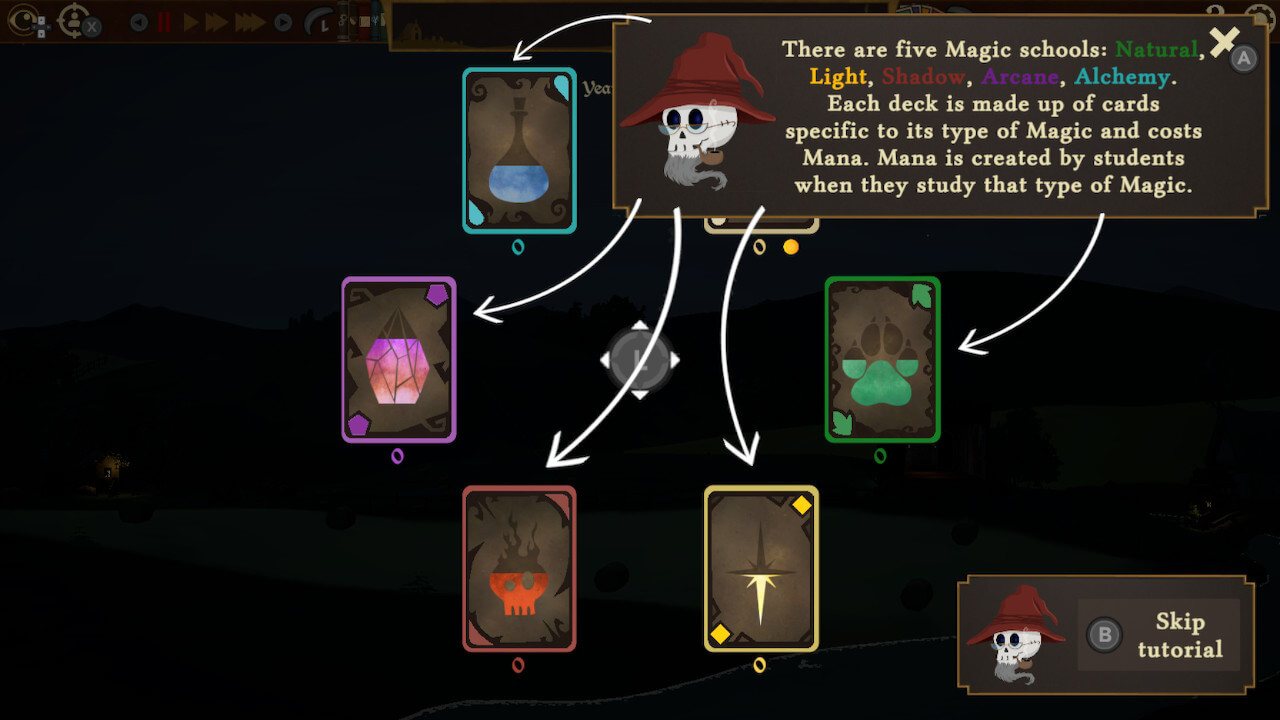Viewport: 1280px width, 720px height.
Task: Dismiss the tutorial popup with the X
Action: tap(1222, 43)
